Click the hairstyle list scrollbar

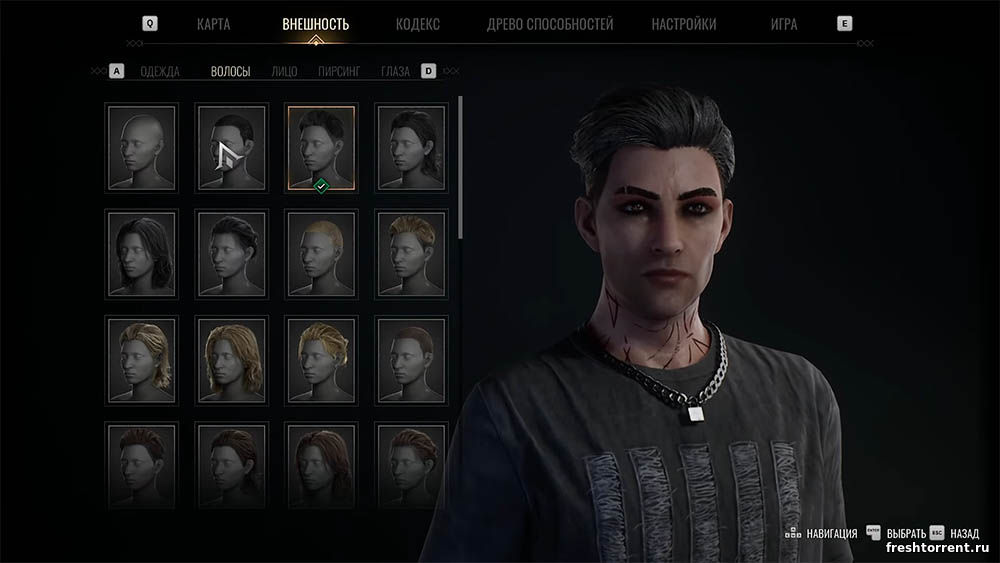tap(460, 165)
